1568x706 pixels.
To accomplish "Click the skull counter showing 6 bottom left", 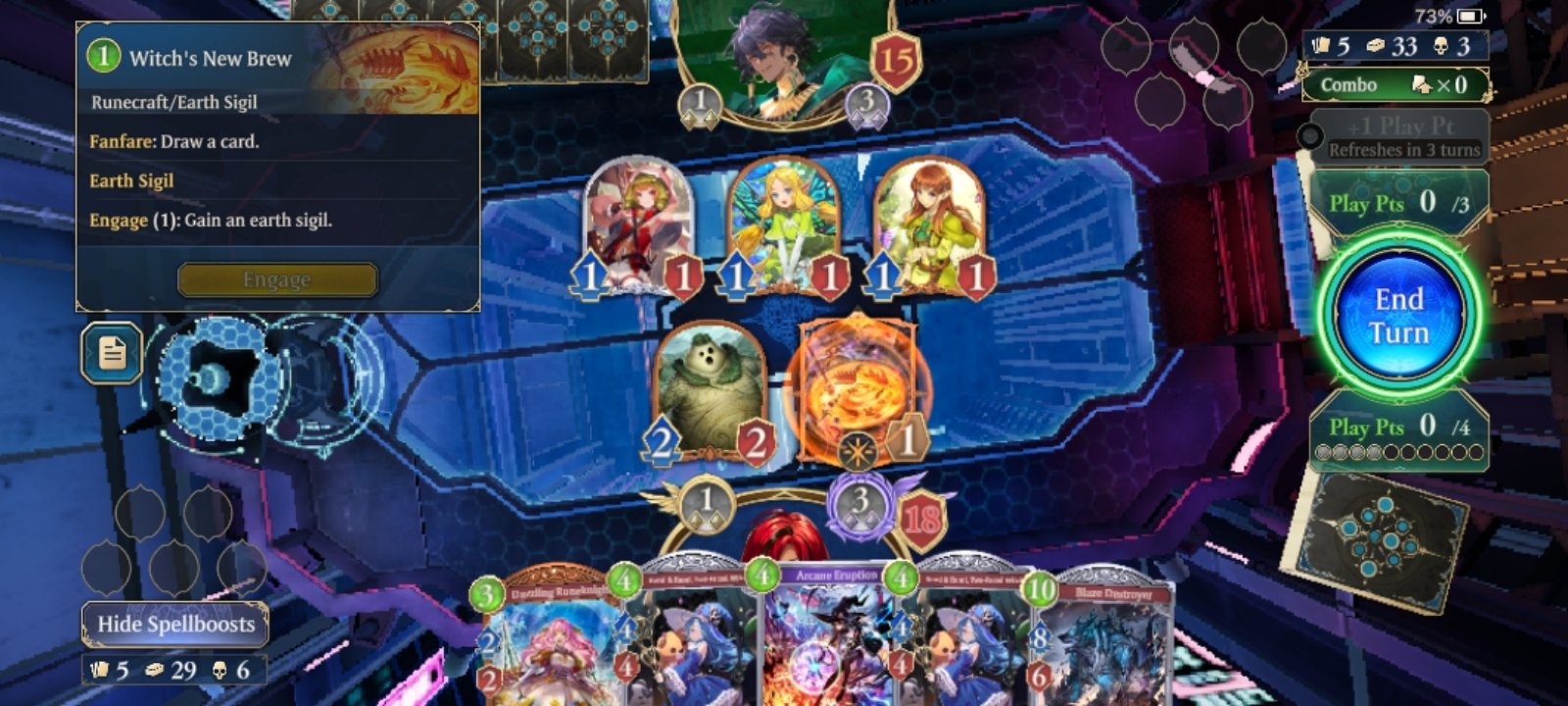I will [x=221, y=672].
